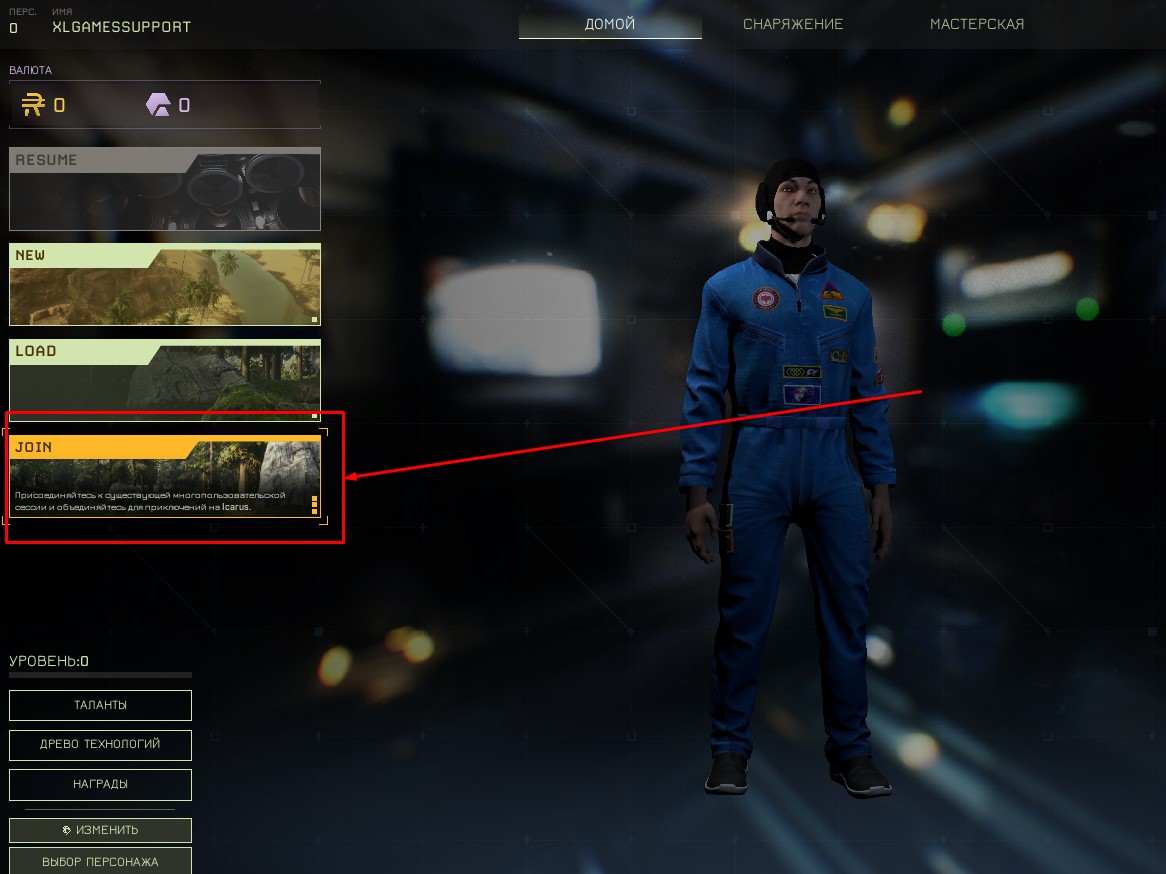Start a NEW prospect
Image resolution: width=1166 pixels, height=874 pixels.
165,285
